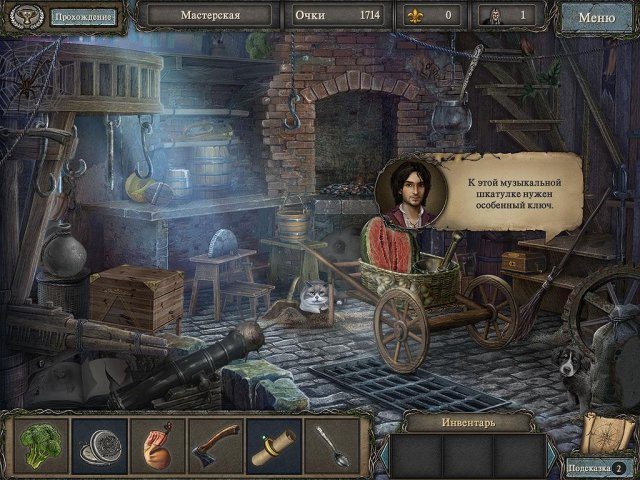Screen dimensions: 640x480
Task: Choose the spoon item slot
Action: click(331, 445)
